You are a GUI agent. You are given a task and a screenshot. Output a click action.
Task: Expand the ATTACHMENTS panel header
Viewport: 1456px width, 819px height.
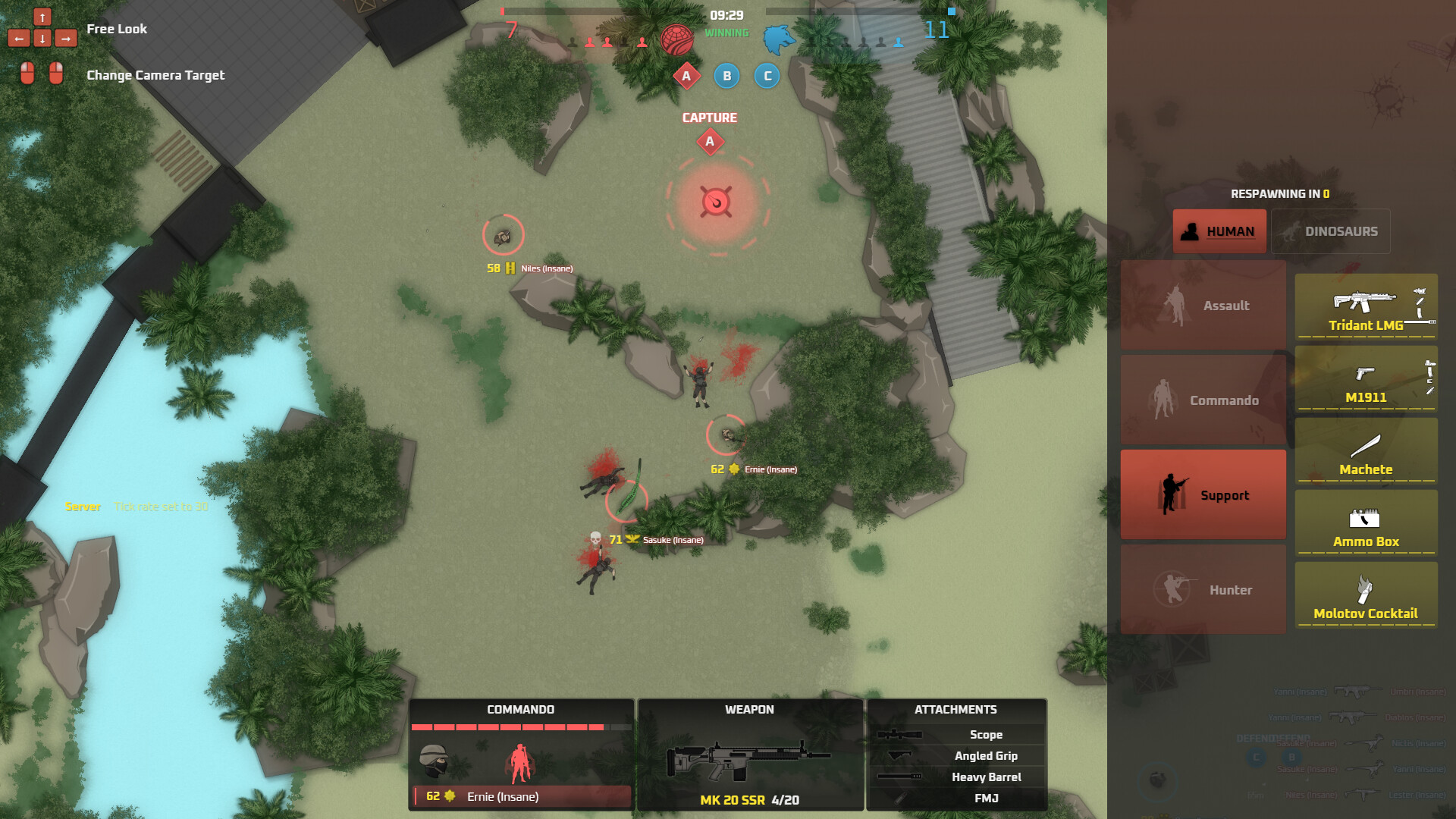tap(955, 709)
